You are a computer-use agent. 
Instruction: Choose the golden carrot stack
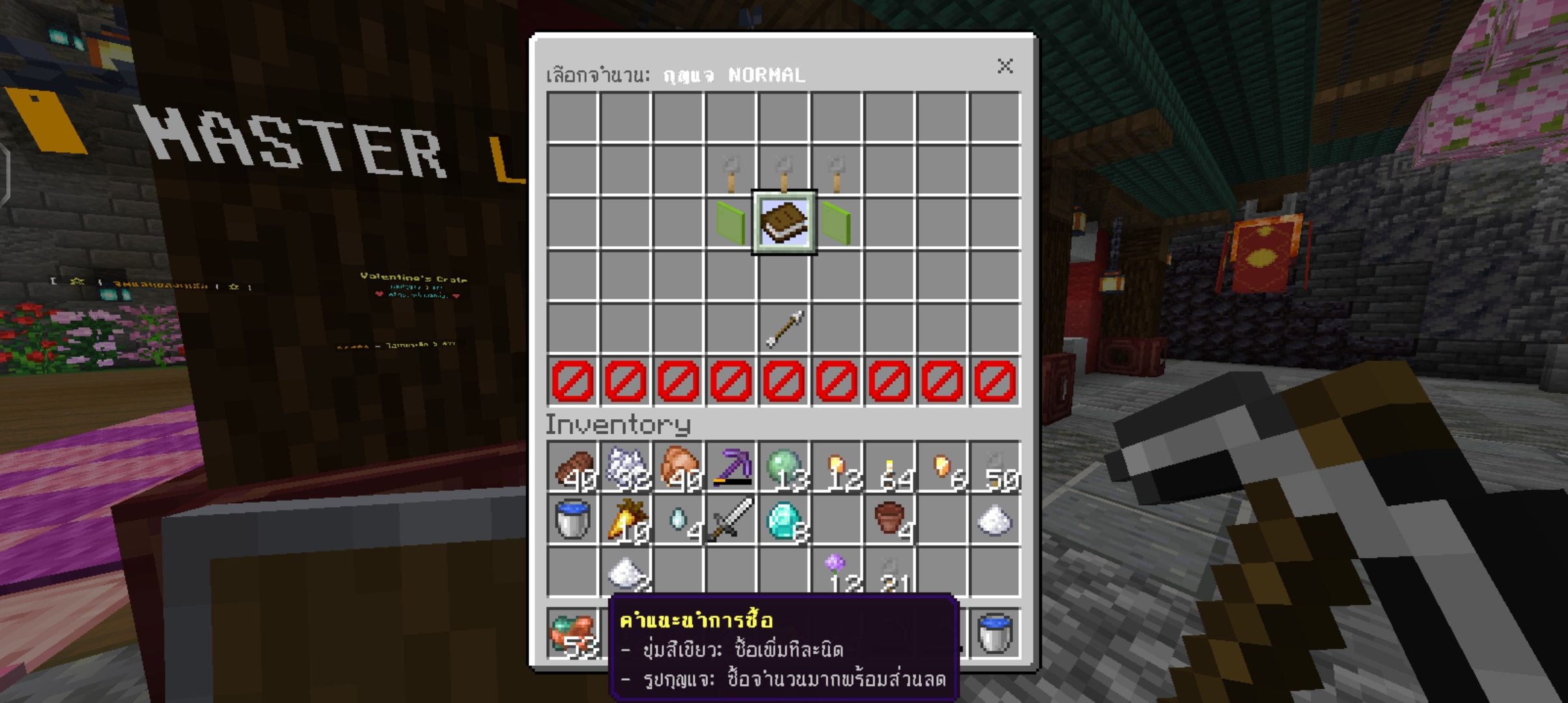pyautogui.click(x=626, y=519)
